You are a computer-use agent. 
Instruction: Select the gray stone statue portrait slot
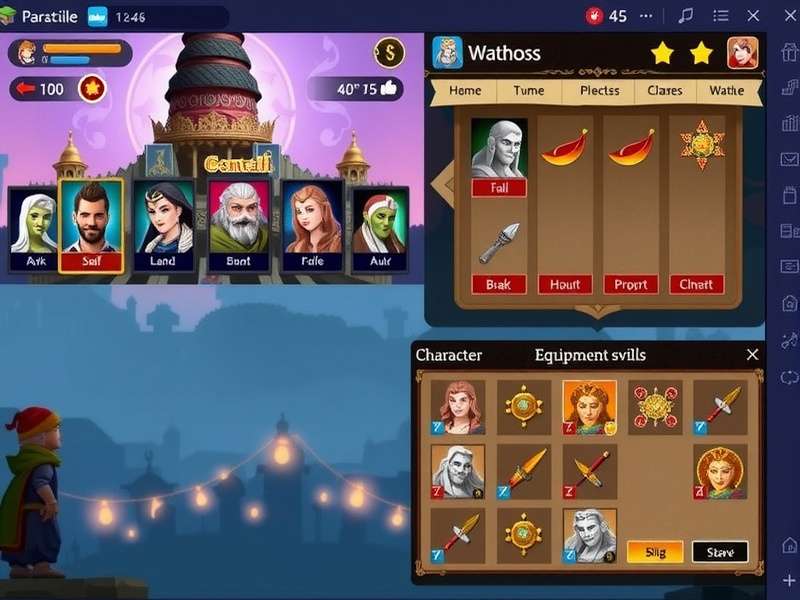click(498, 148)
